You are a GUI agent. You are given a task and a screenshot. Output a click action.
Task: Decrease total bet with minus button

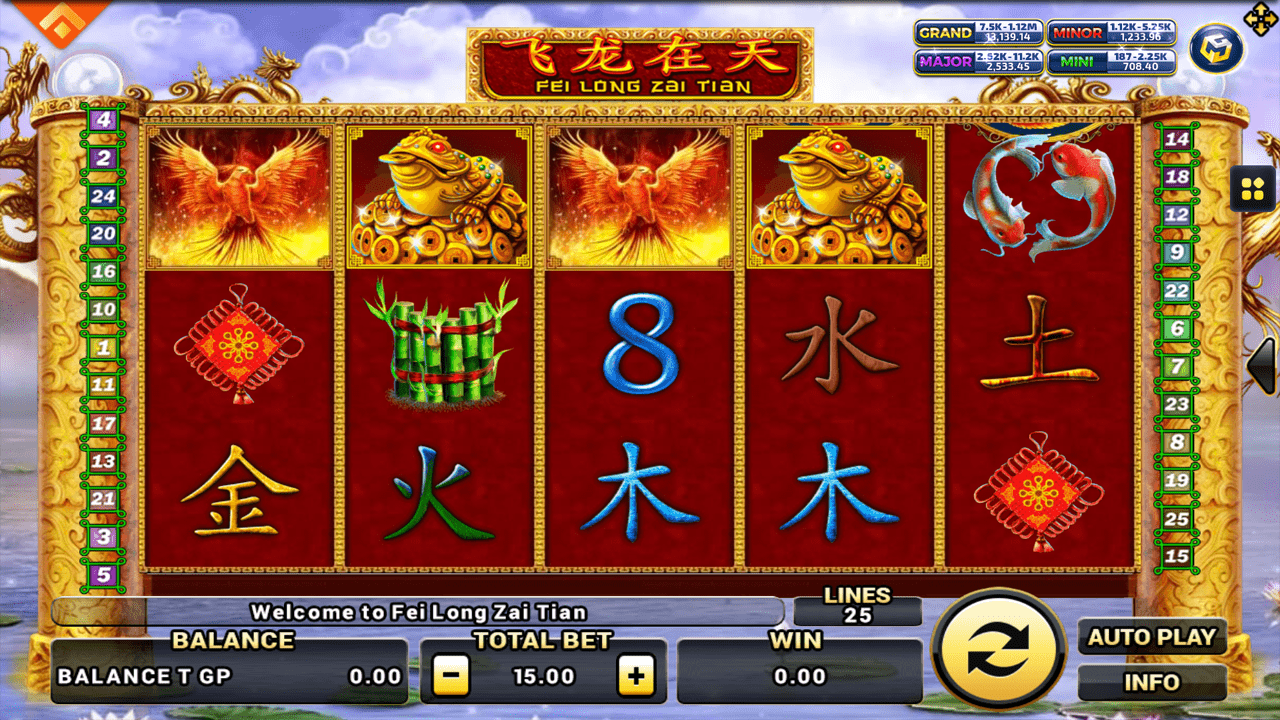tap(451, 677)
